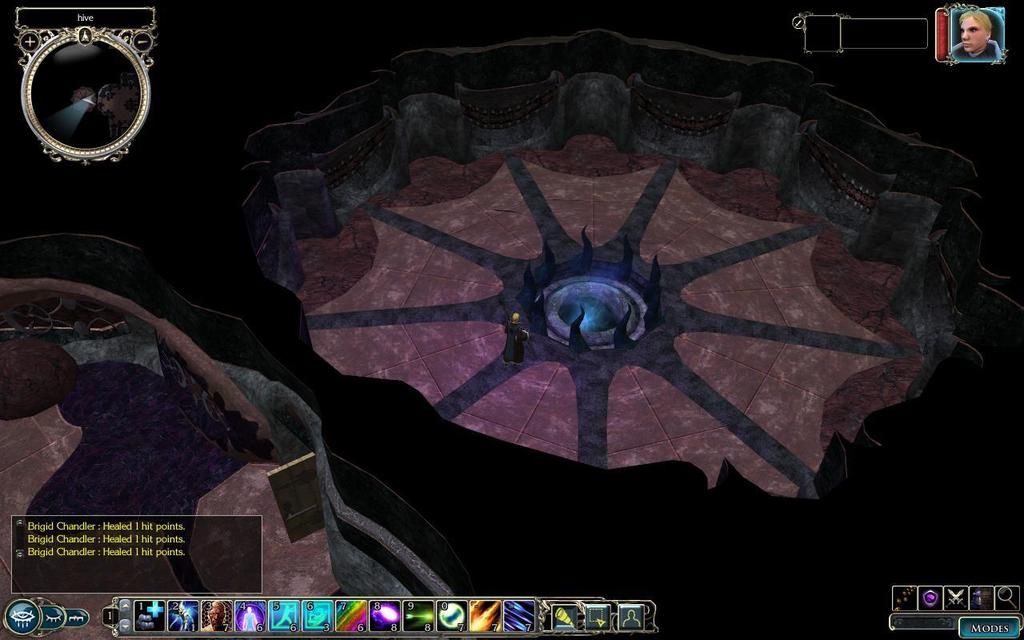
Task: Click the combat log chat window
Action: tap(137, 553)
